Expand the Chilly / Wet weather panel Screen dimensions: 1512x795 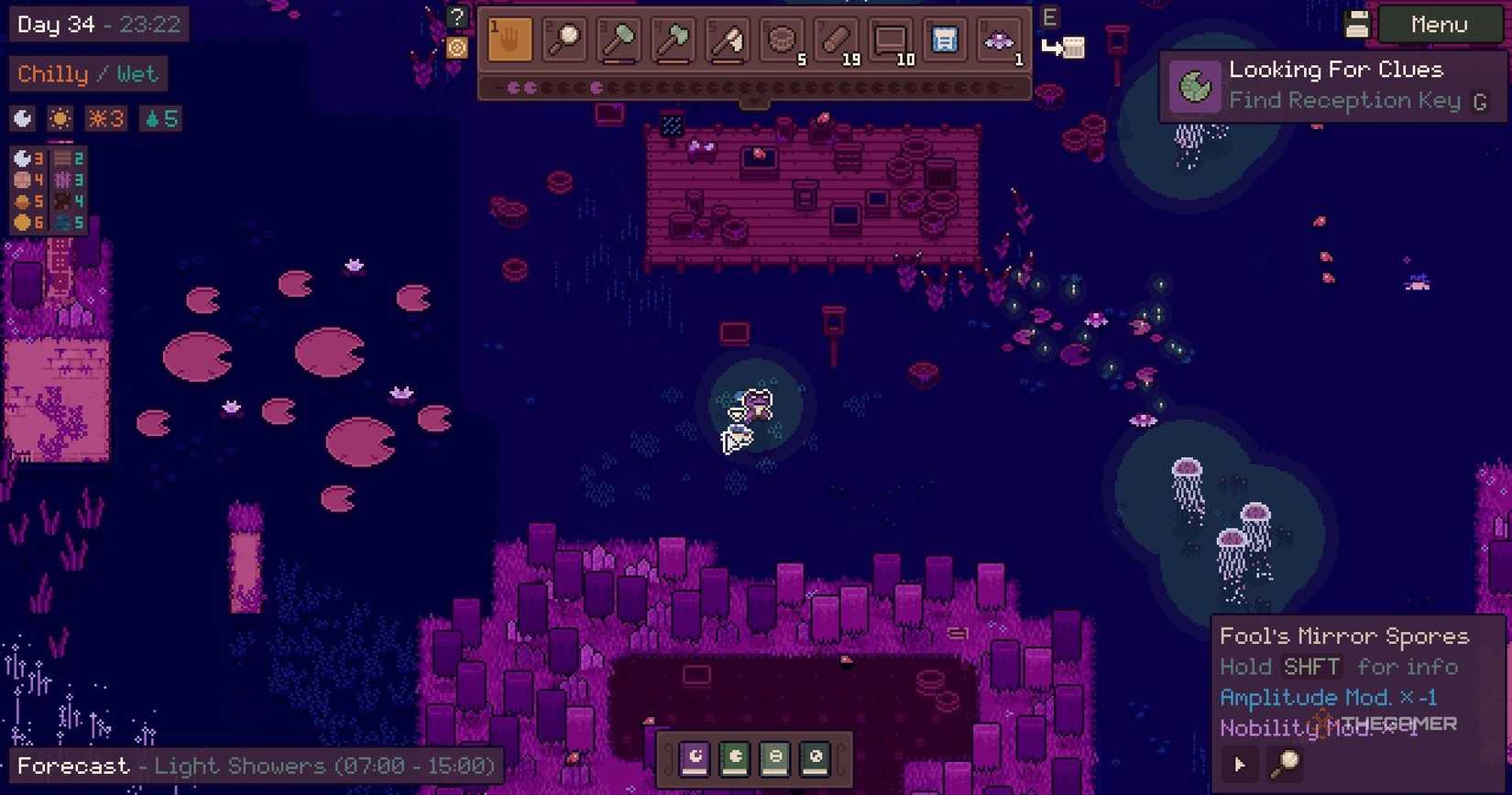point(87,74)
